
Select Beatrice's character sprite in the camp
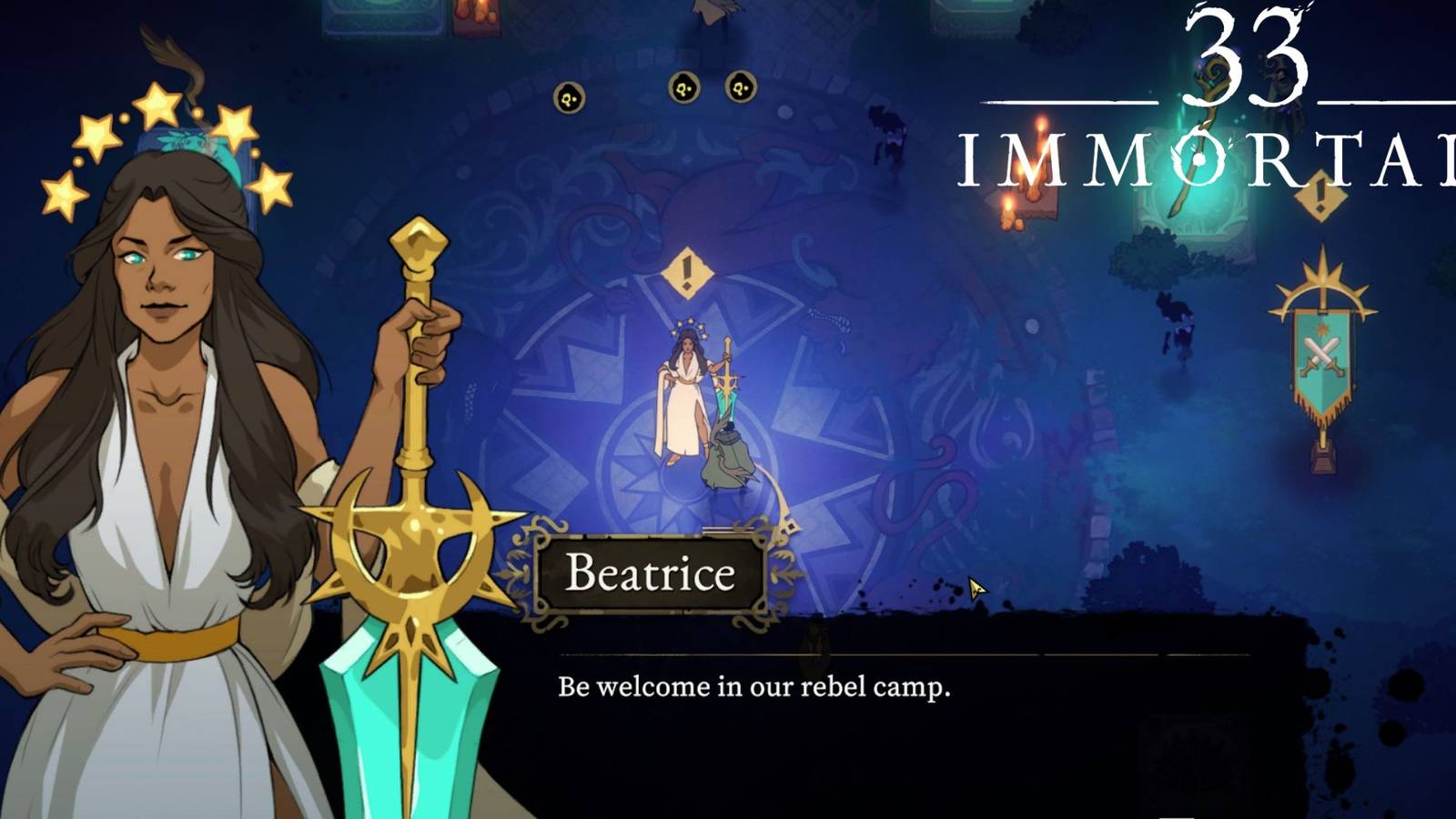click(x=684, y=391)
